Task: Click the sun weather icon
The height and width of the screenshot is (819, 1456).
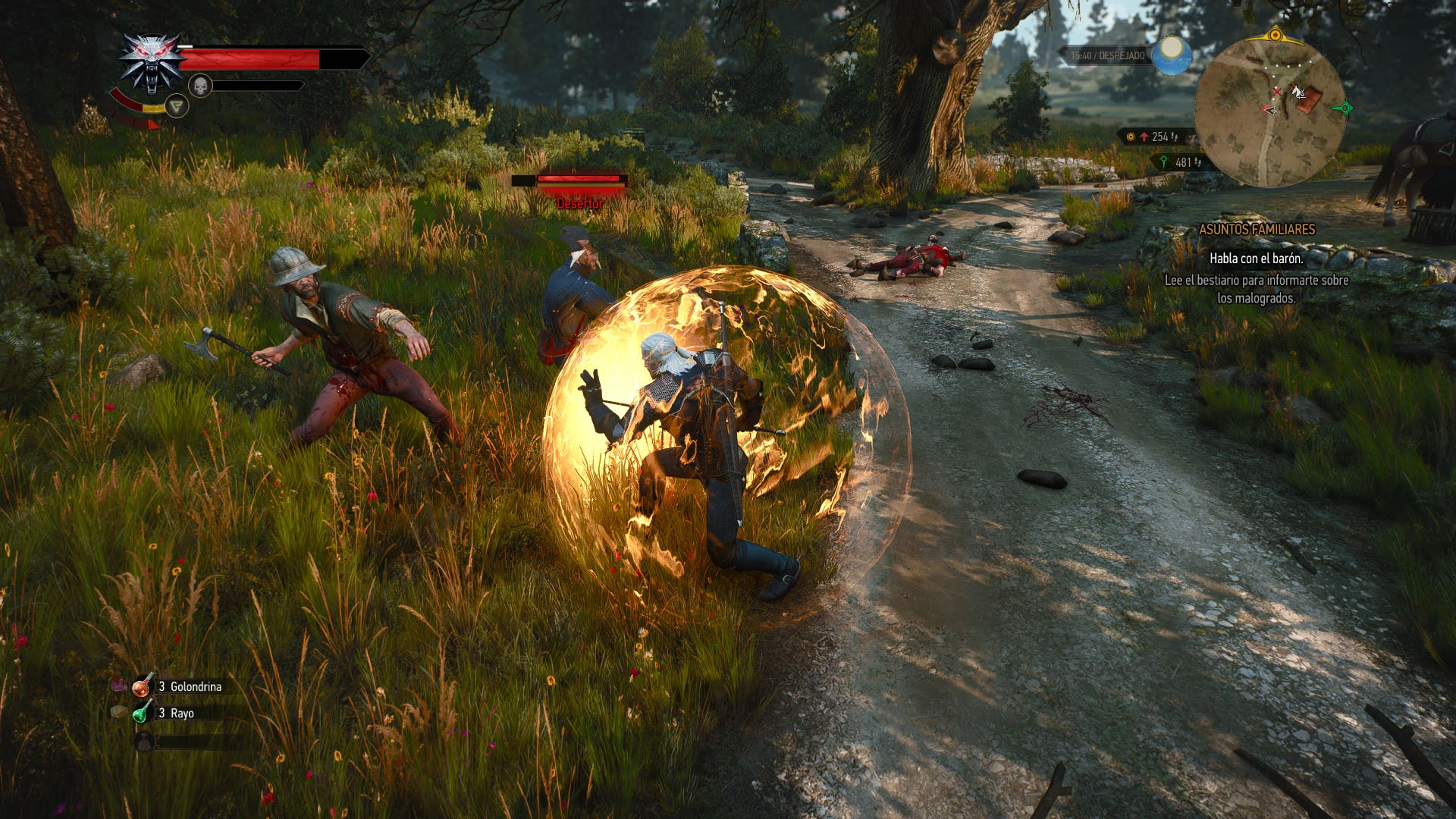Action: [x=1172, y=55]
